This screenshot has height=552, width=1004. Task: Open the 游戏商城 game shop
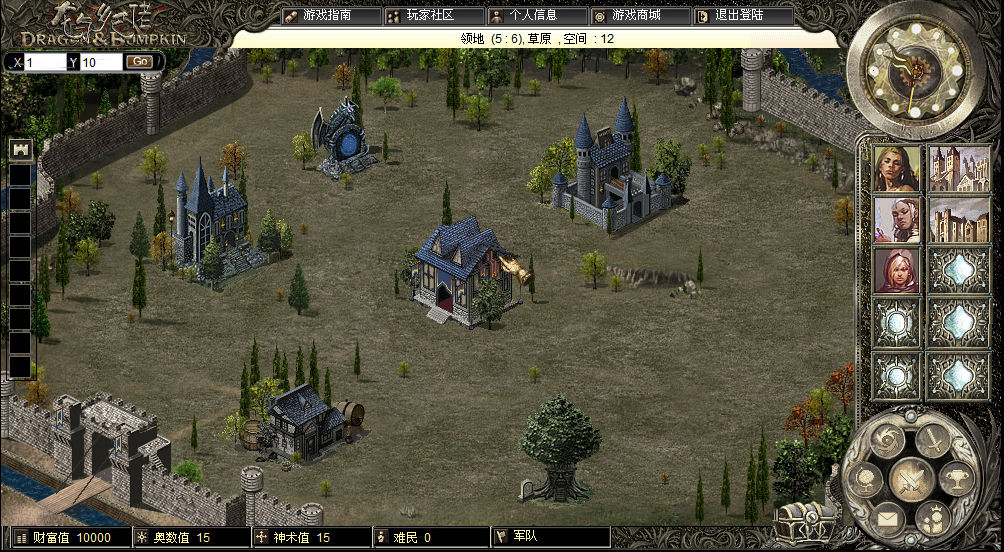click(x=641, y=16)
